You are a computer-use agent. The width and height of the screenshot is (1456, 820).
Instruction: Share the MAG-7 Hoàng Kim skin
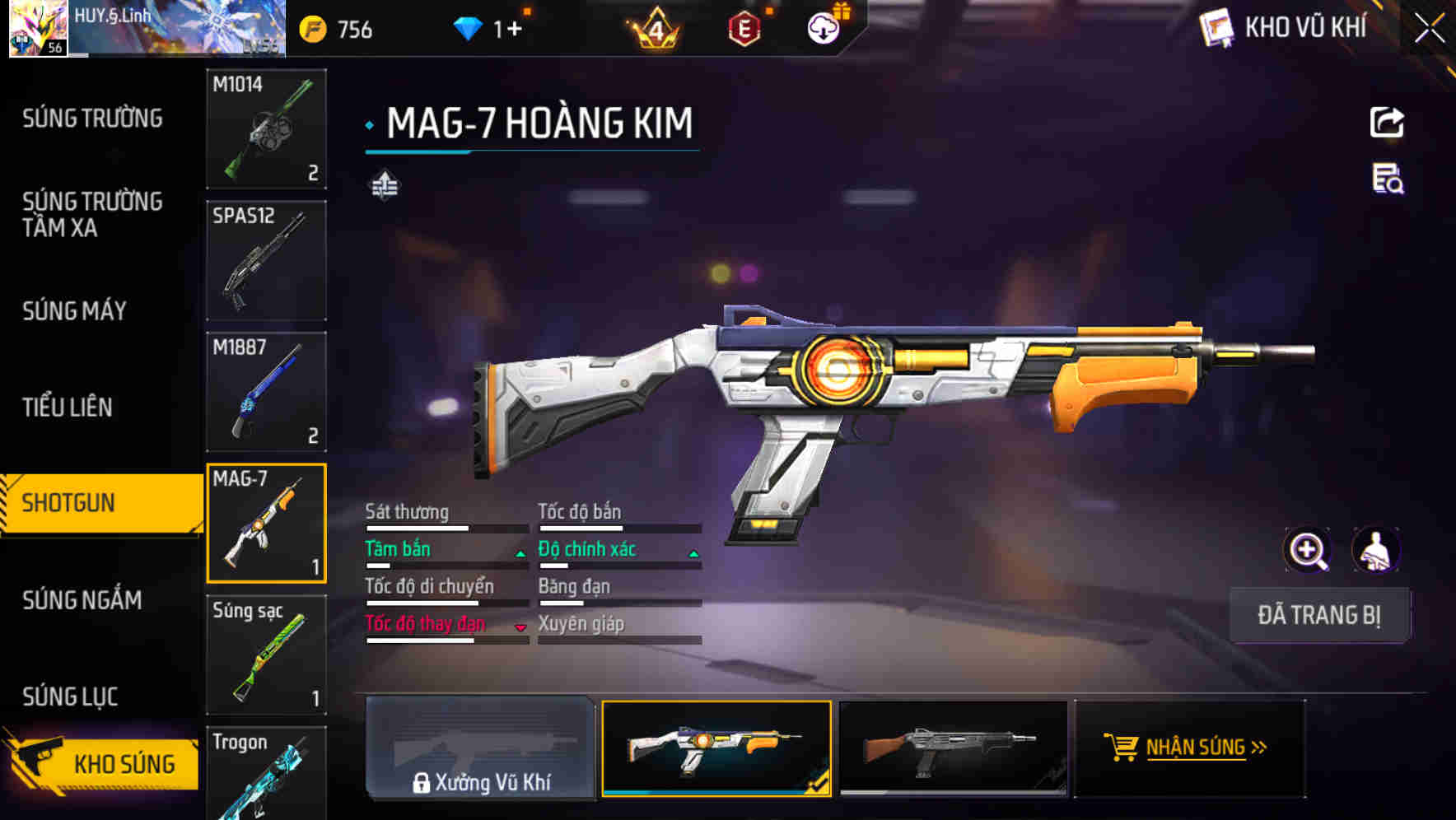pos(1387,123)
